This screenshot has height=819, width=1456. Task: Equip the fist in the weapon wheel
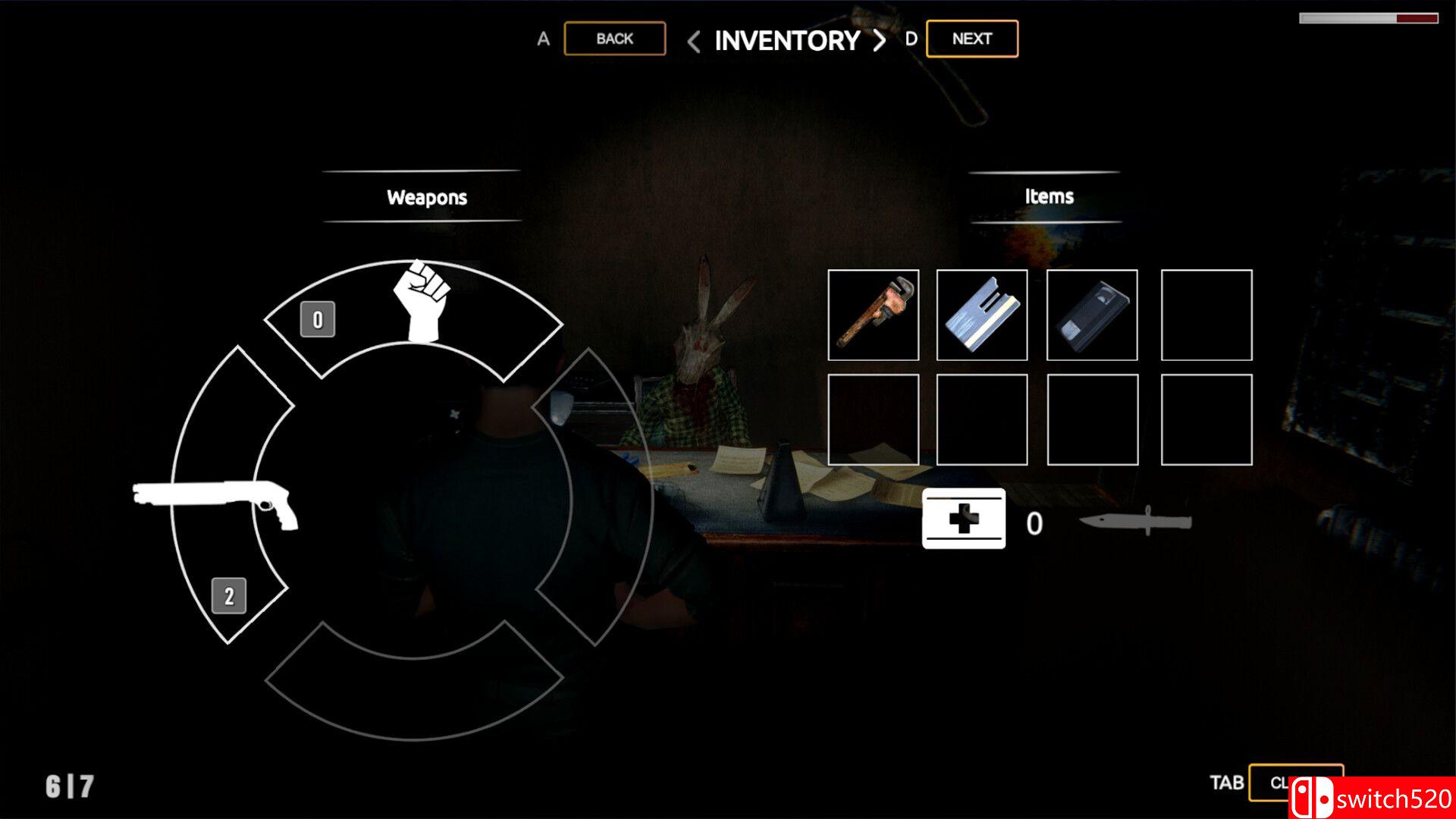click(421, 302)
